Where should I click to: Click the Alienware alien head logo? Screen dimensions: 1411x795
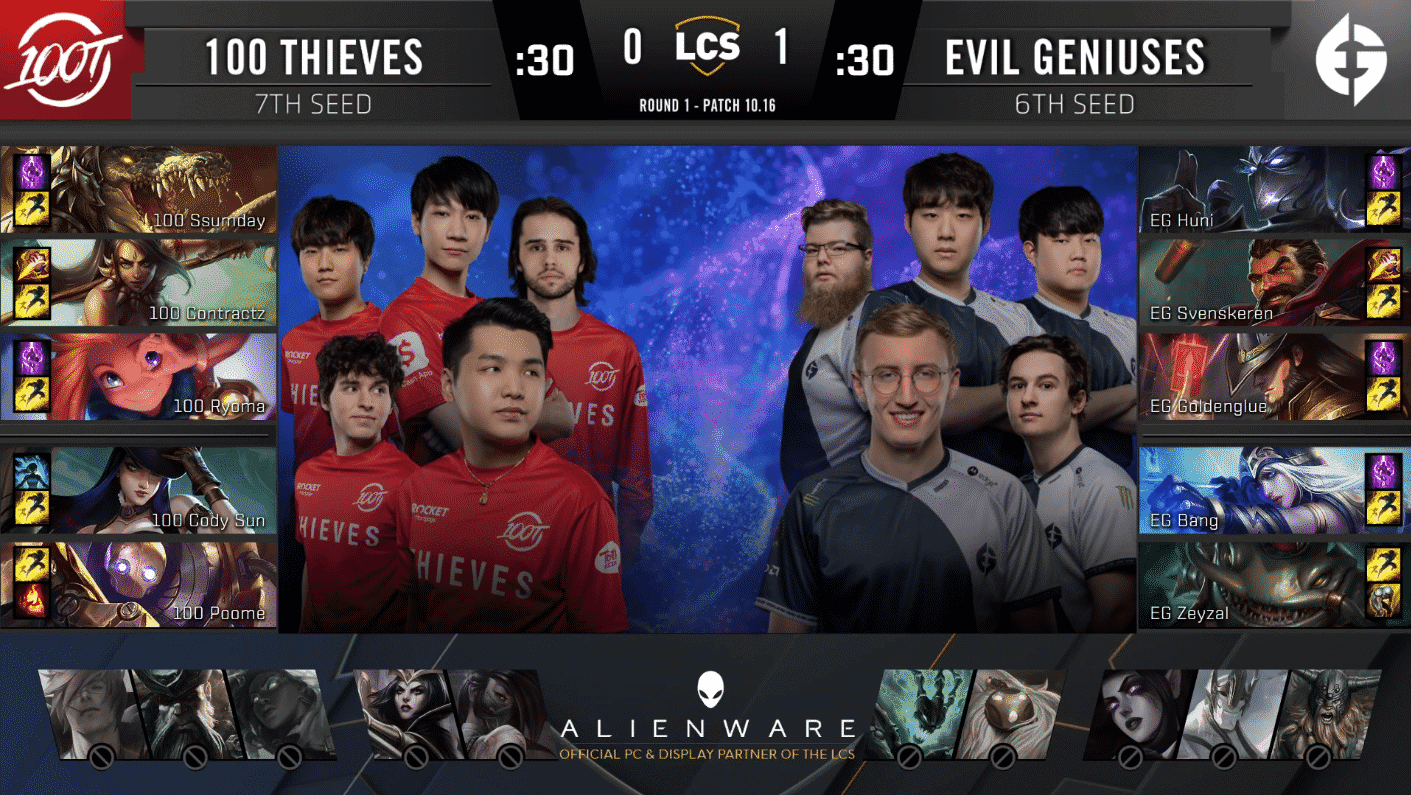click(709, 692)
